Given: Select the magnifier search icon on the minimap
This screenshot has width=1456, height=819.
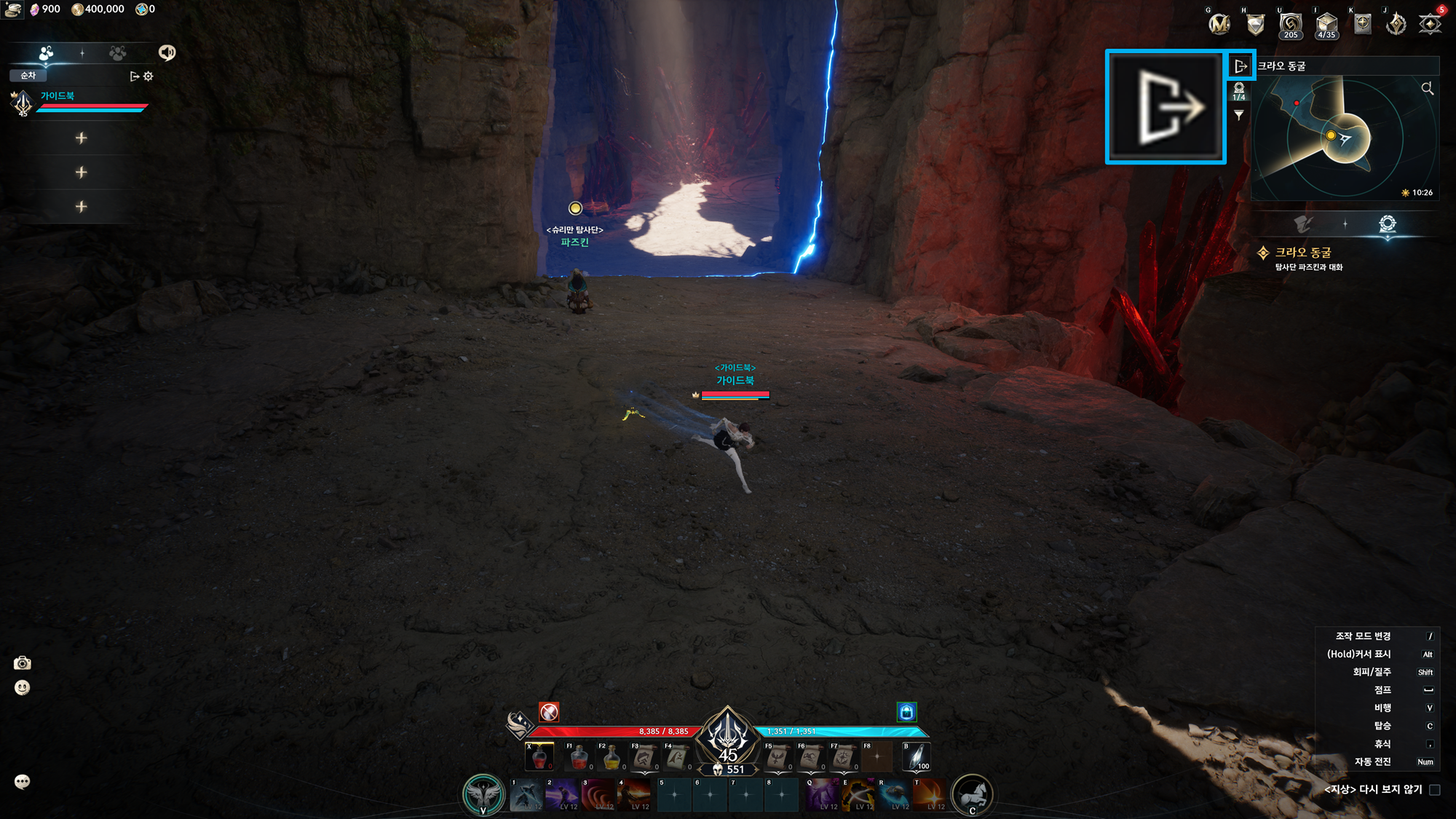Looking at the screenshot, I should (x=1428, y=88).
